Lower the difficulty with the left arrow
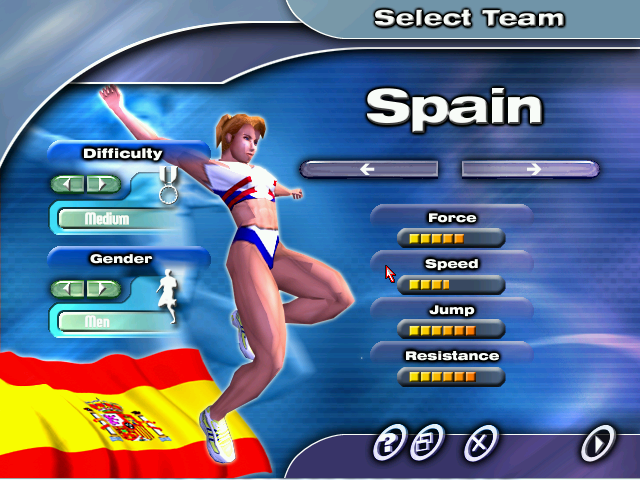 coord(70,184)
